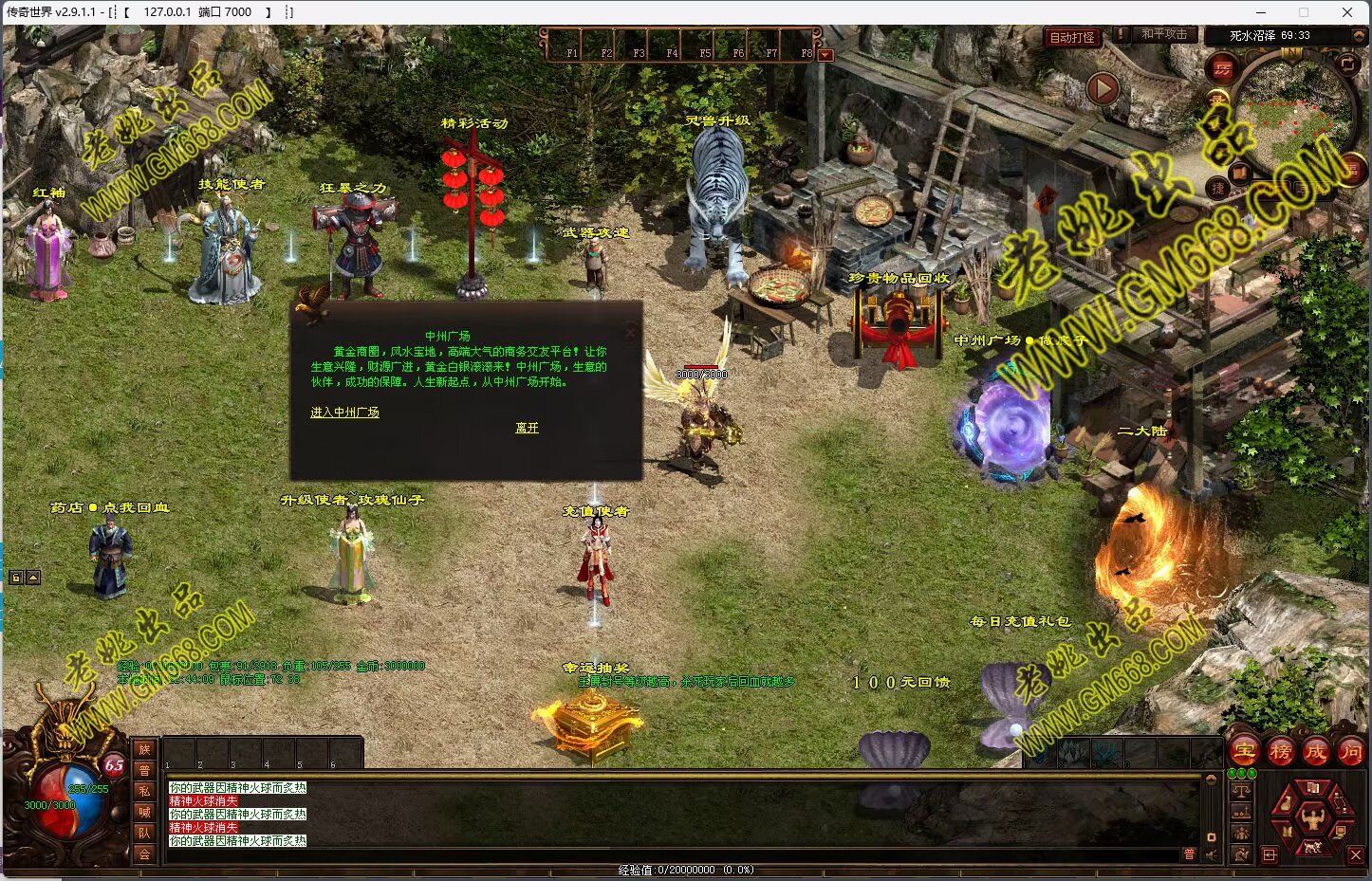The width and height of the screenshot is (1372, 881).
Task: Switch the 和平攻击 attack mode
Action: click(1163, 34)
